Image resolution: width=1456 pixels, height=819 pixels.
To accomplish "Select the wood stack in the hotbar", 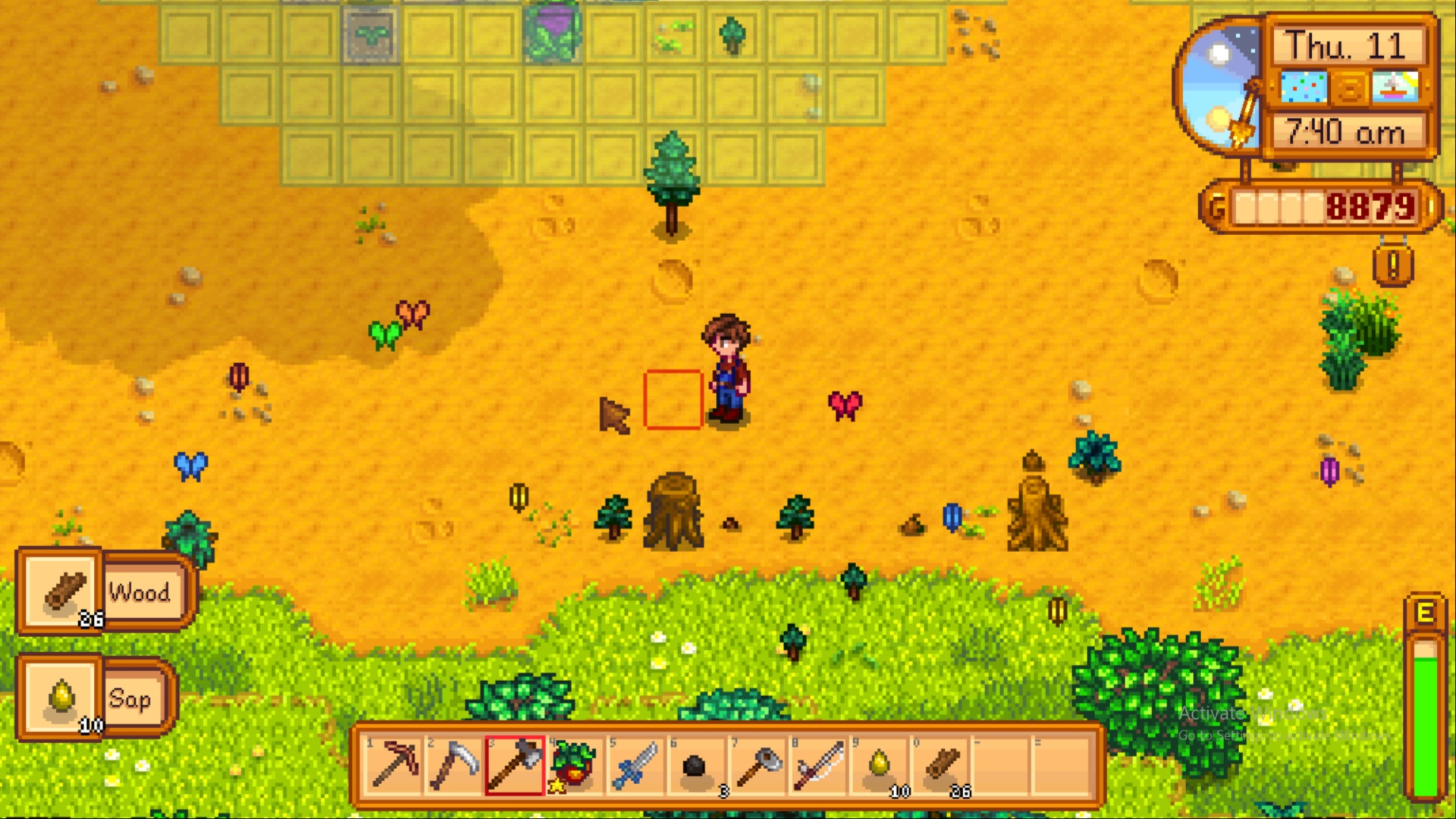I will click(x=940, y=766).
